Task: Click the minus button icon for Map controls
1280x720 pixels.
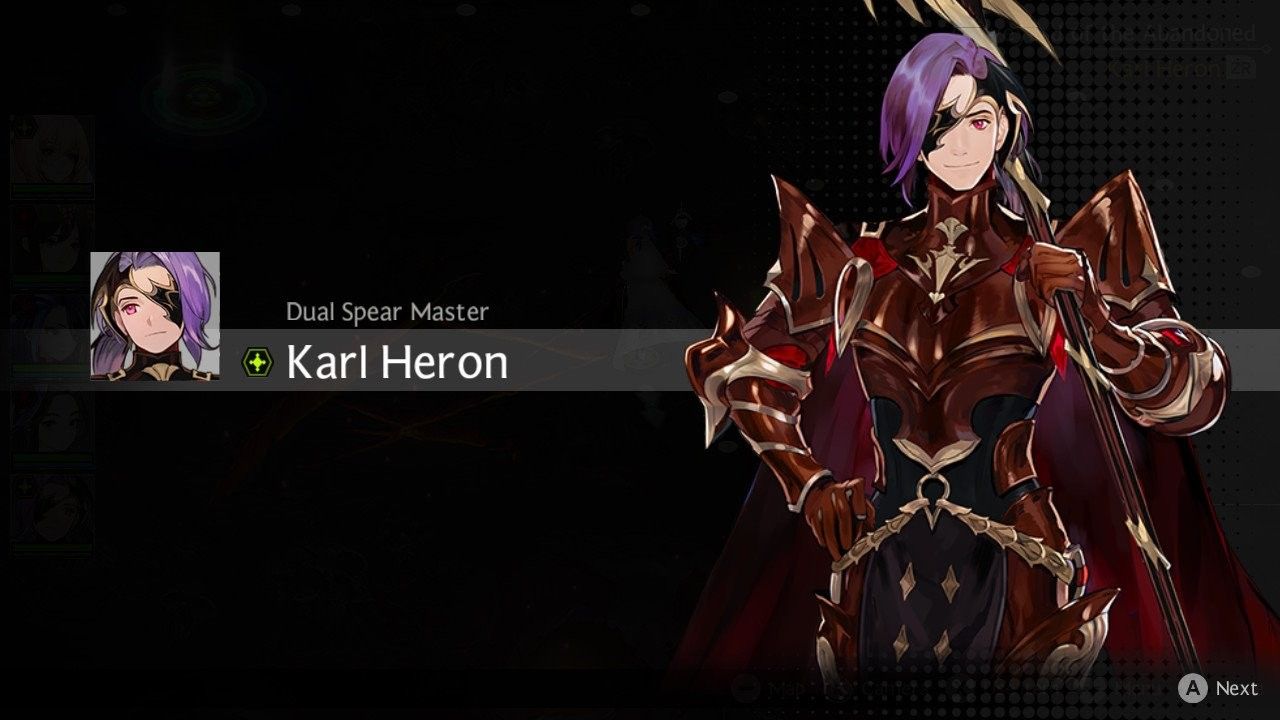Action: pos(744,686)
